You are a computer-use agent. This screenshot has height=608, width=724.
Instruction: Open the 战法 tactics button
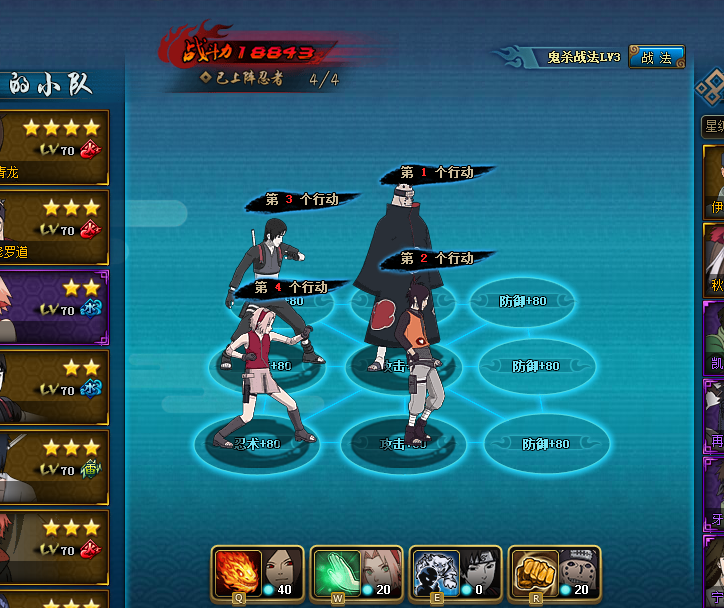[656, 58]
